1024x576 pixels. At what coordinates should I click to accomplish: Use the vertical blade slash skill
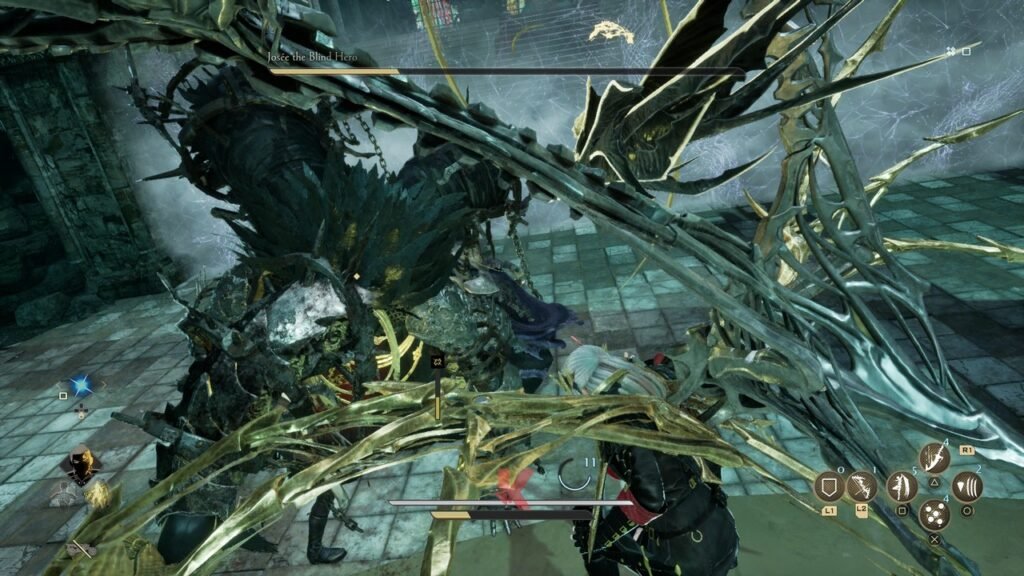[901, 487]
